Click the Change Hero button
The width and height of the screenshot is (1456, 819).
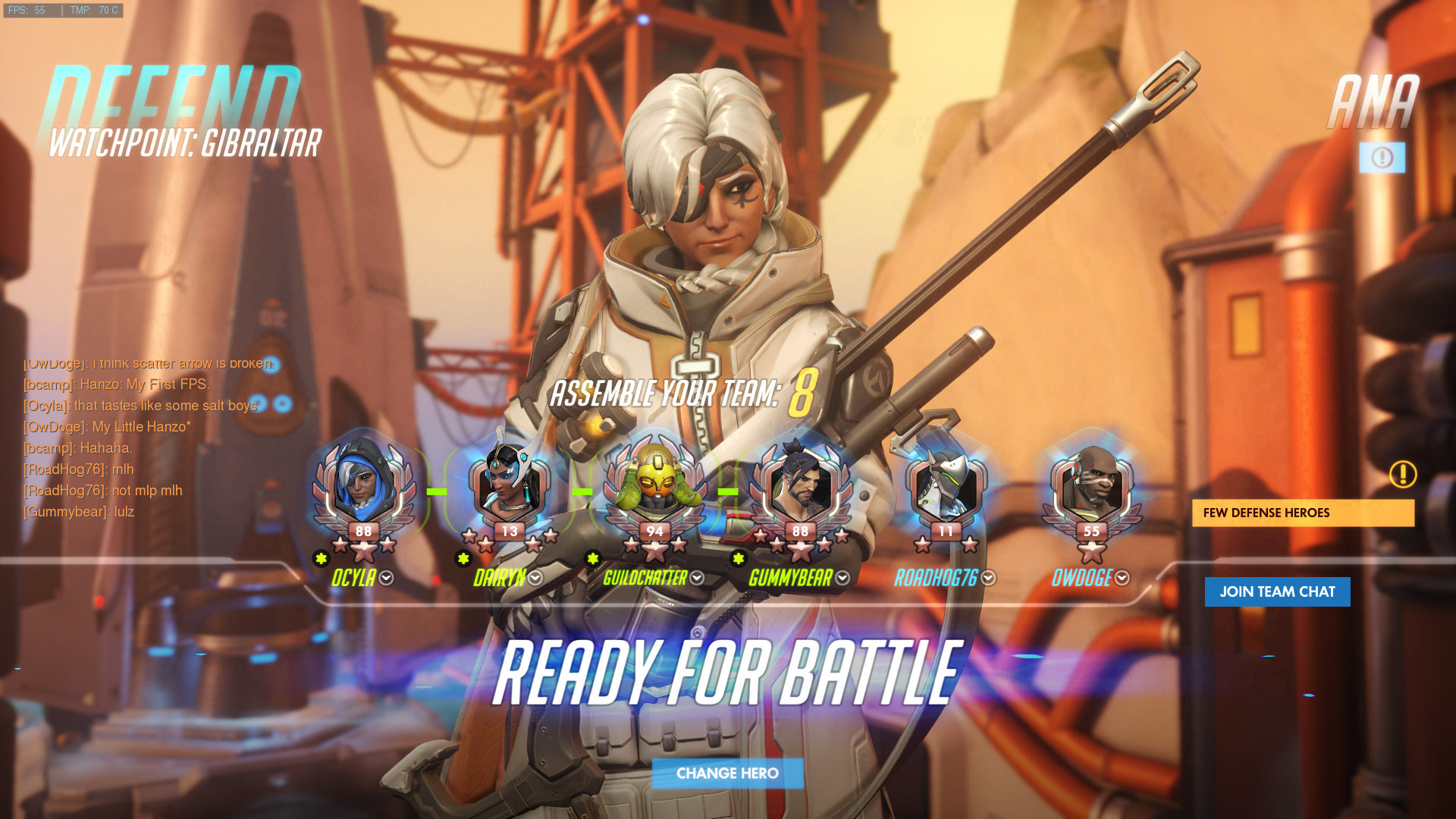(727, 773)
